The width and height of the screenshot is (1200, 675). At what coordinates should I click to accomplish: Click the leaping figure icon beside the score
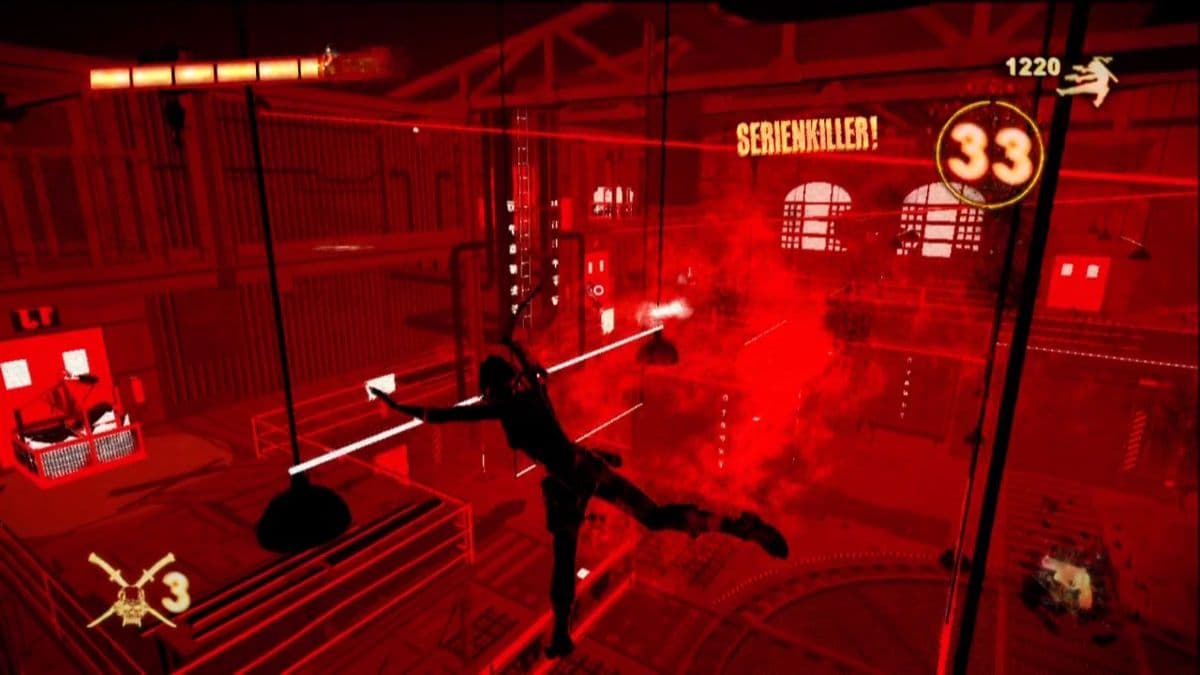click(1089, 80)
